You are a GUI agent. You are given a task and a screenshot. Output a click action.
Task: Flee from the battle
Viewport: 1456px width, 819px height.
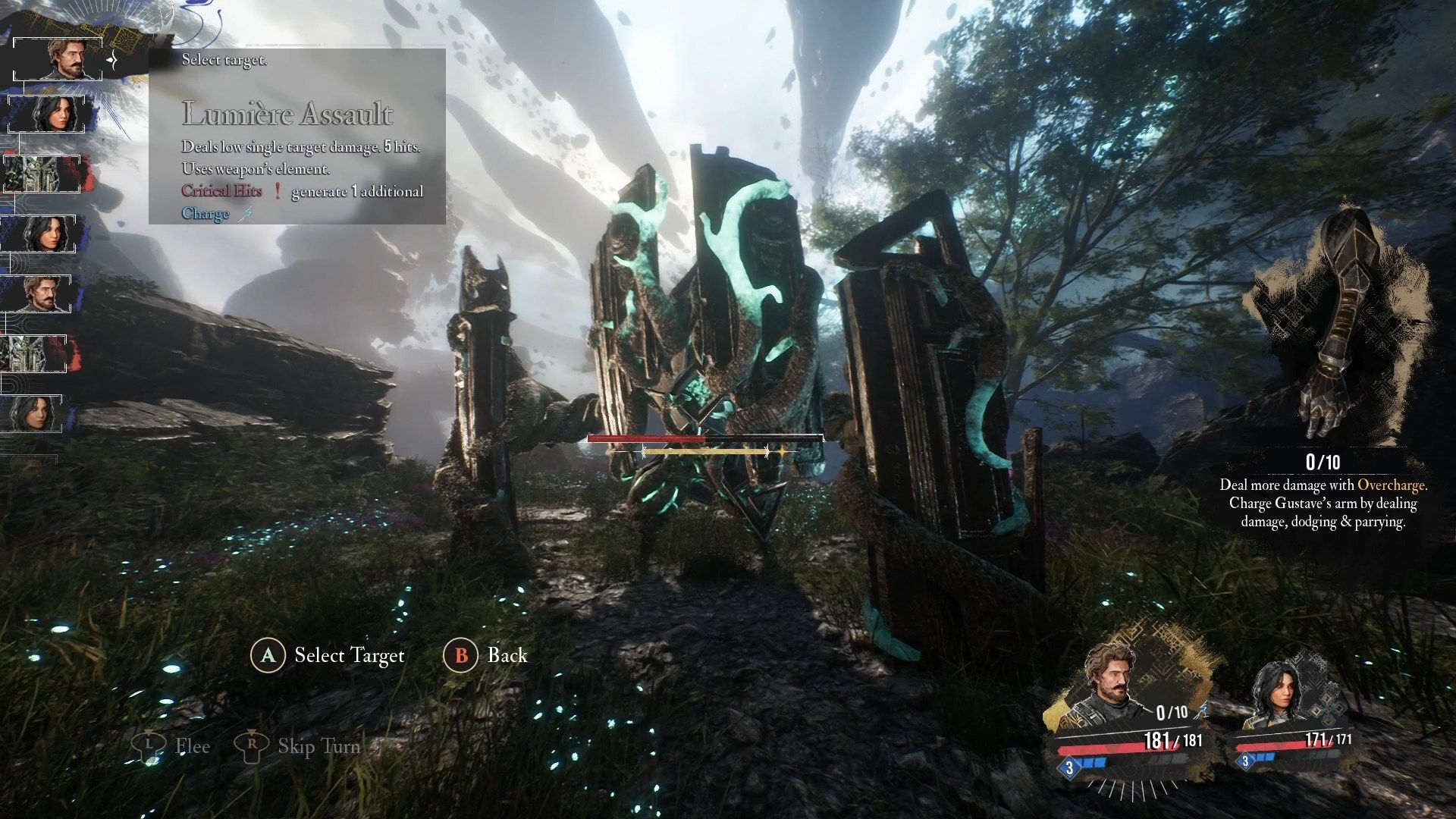[x=172, y=746]
